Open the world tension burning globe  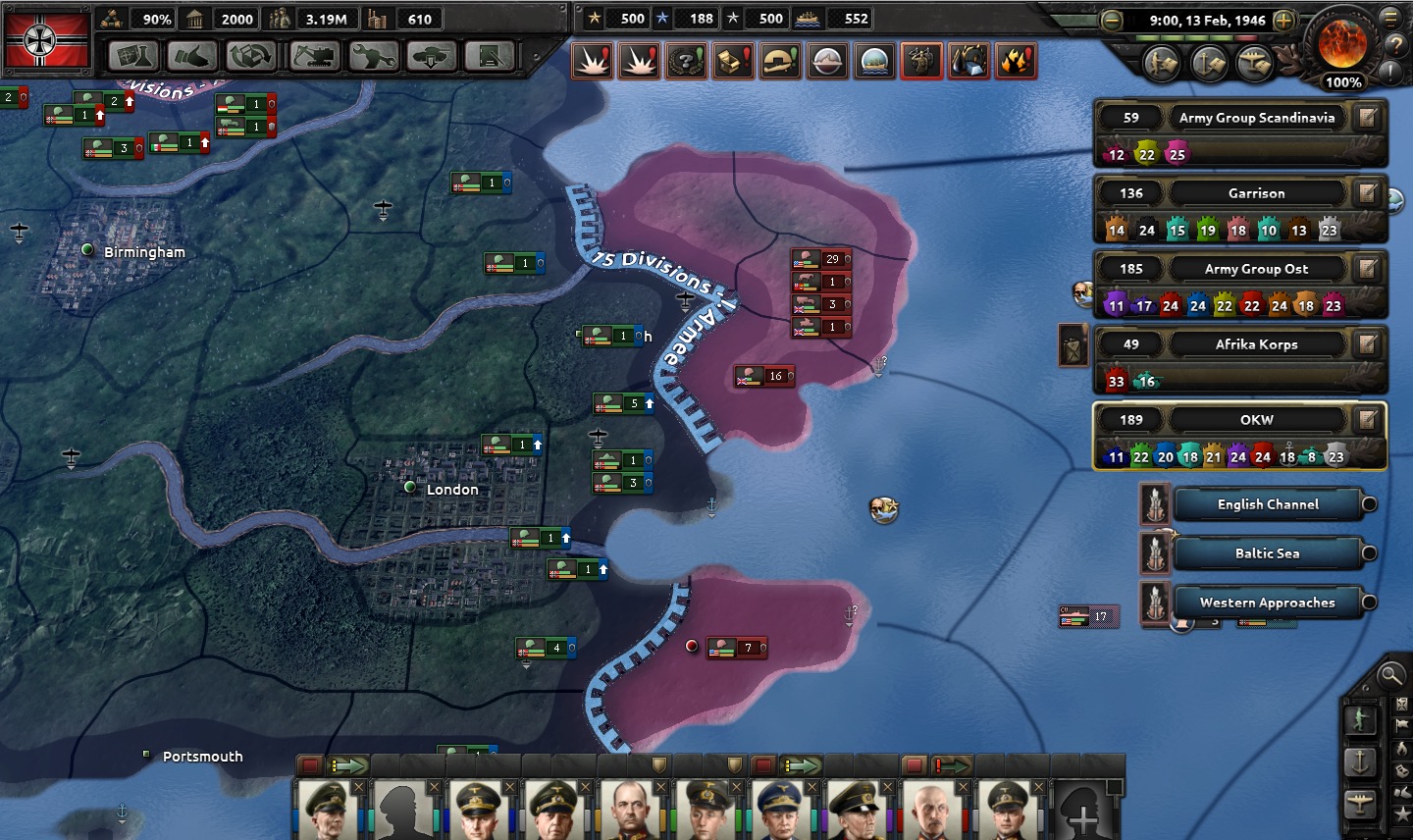(x=1341, y=42)
